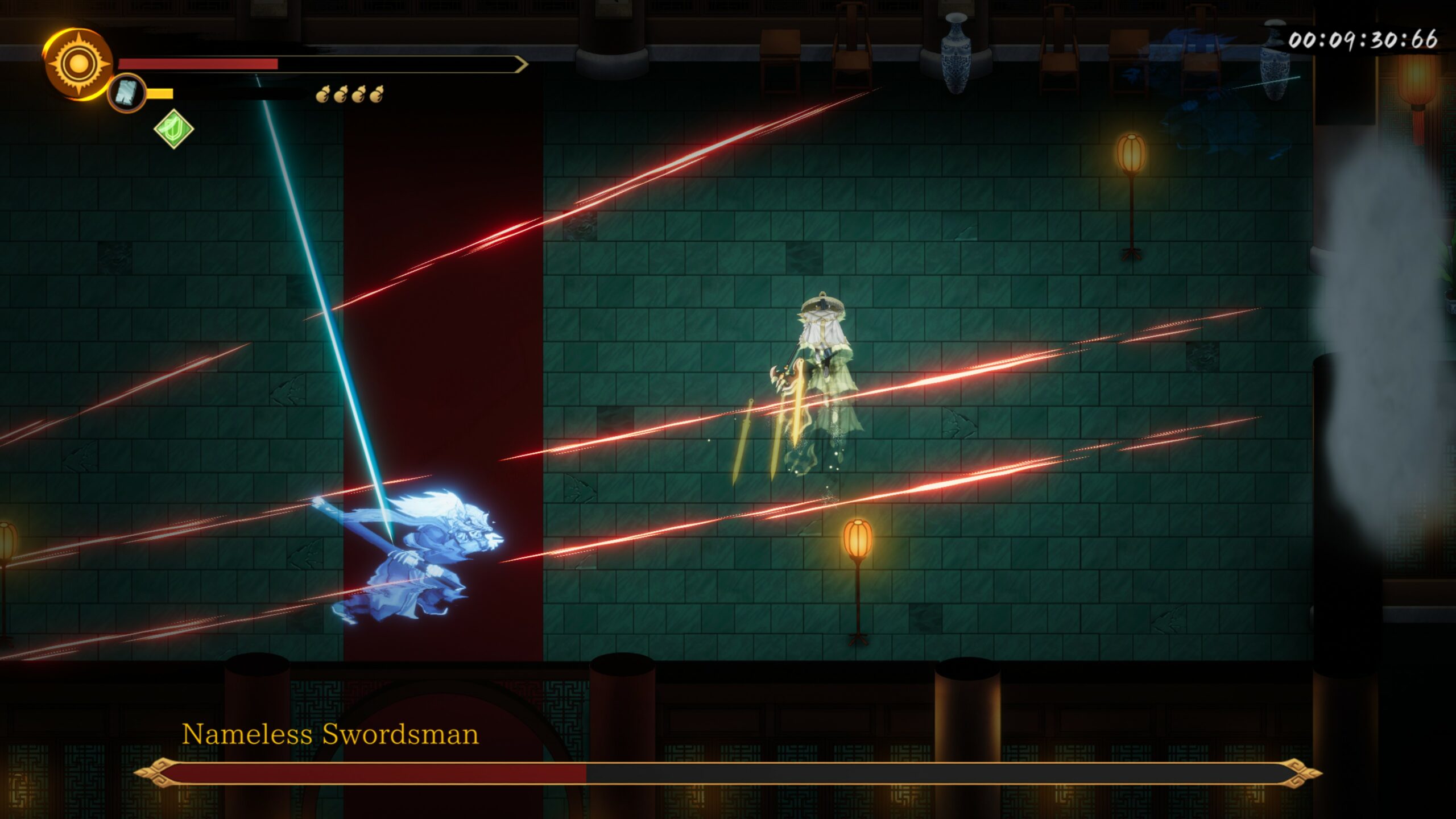Activate the green diamond skill icon
This screenshot has height=819, width=1456.
point(173,129)
